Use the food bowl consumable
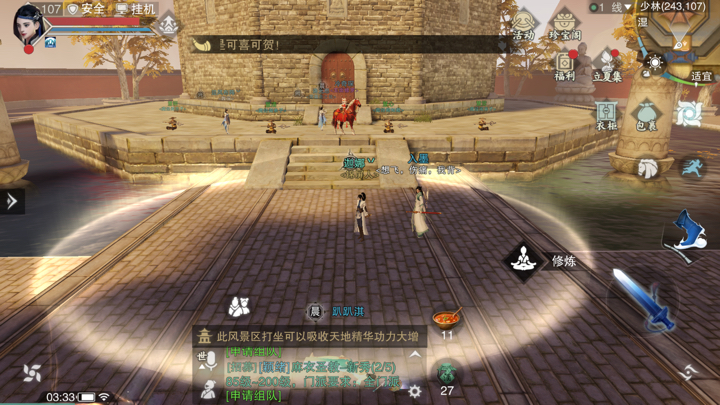Viewport: 720px width, 405px height. (446, 319)
